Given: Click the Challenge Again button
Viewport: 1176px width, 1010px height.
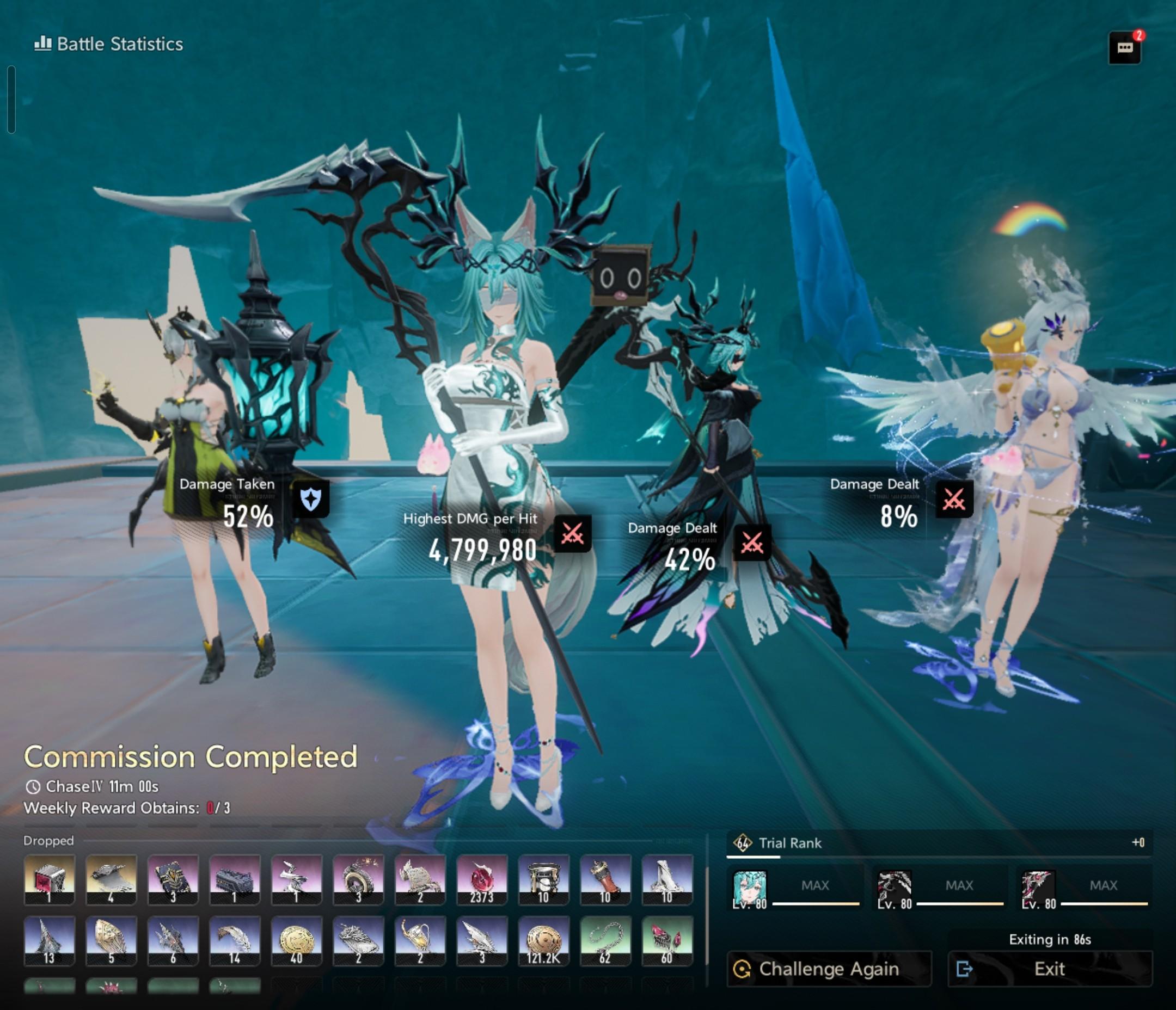Looking at the screenshot, I should pos(829,969).
